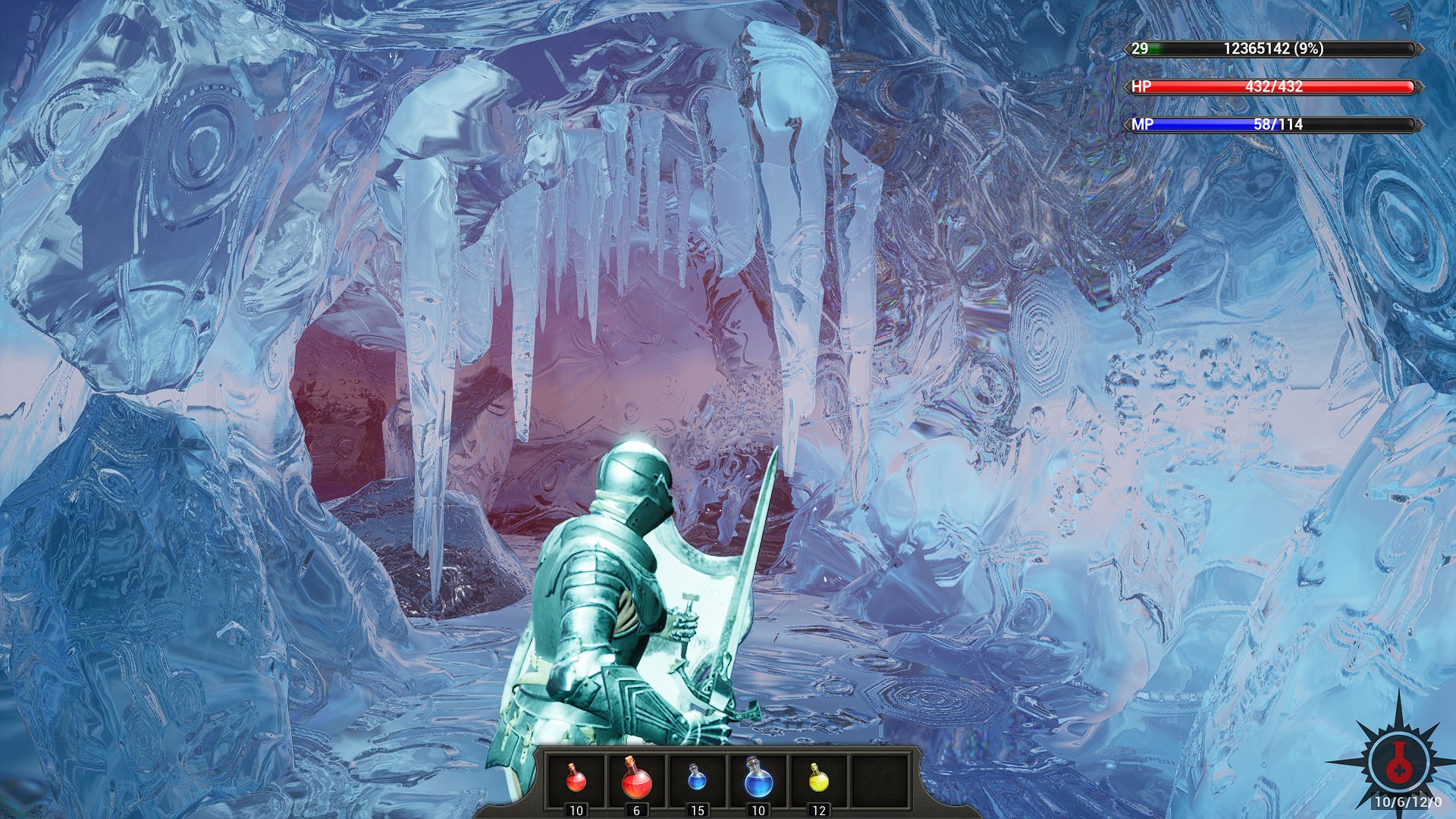Screen dimensions: 1456x819
Task: Select the large red health potion slot
Action: pos(636,779)
